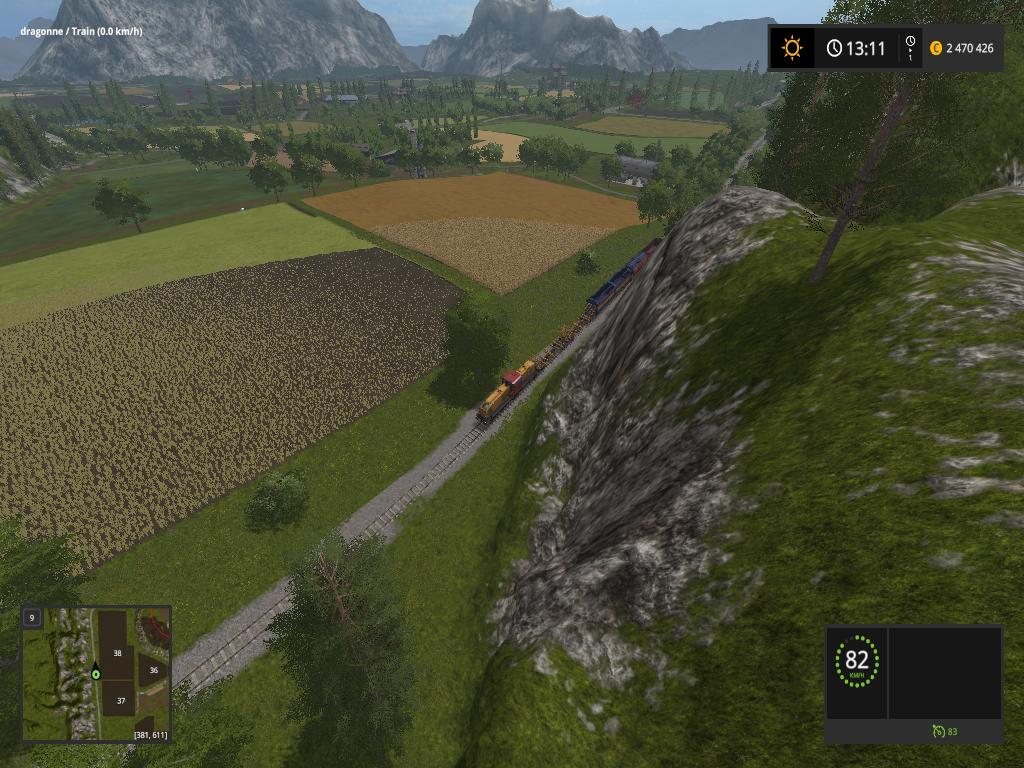The image size is (1024, 768).
Task: Pick field 37 on the minimap
Action: click(120, 700)
